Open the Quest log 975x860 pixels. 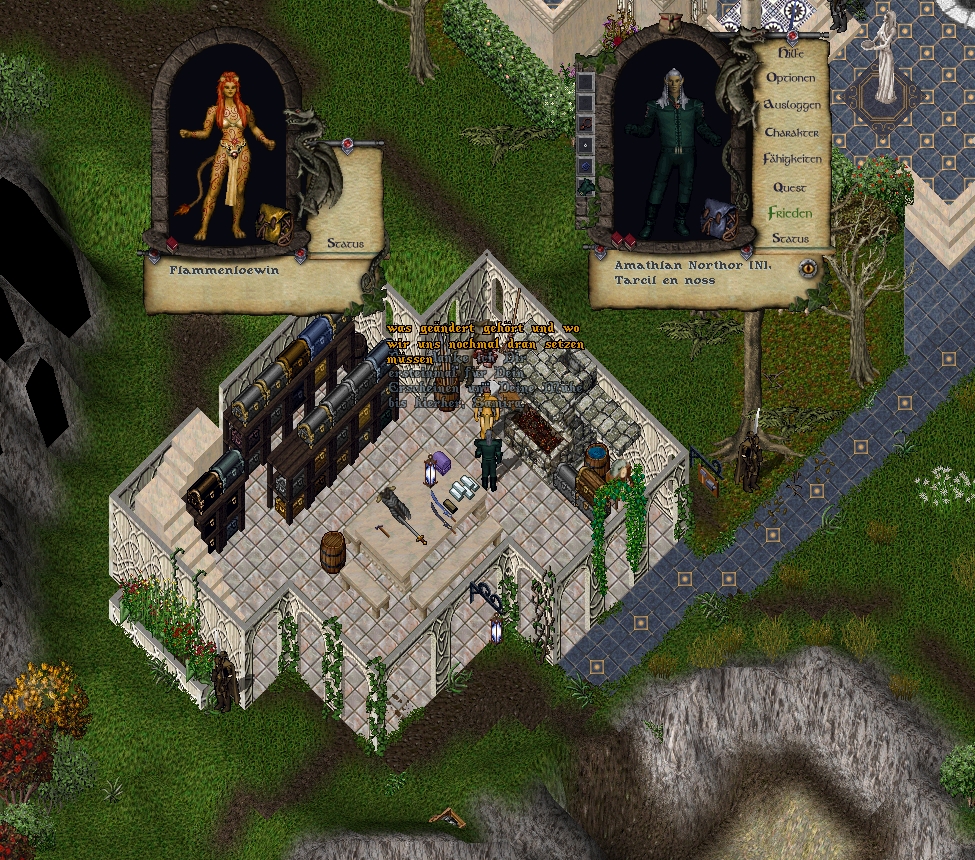pos(790,187)
